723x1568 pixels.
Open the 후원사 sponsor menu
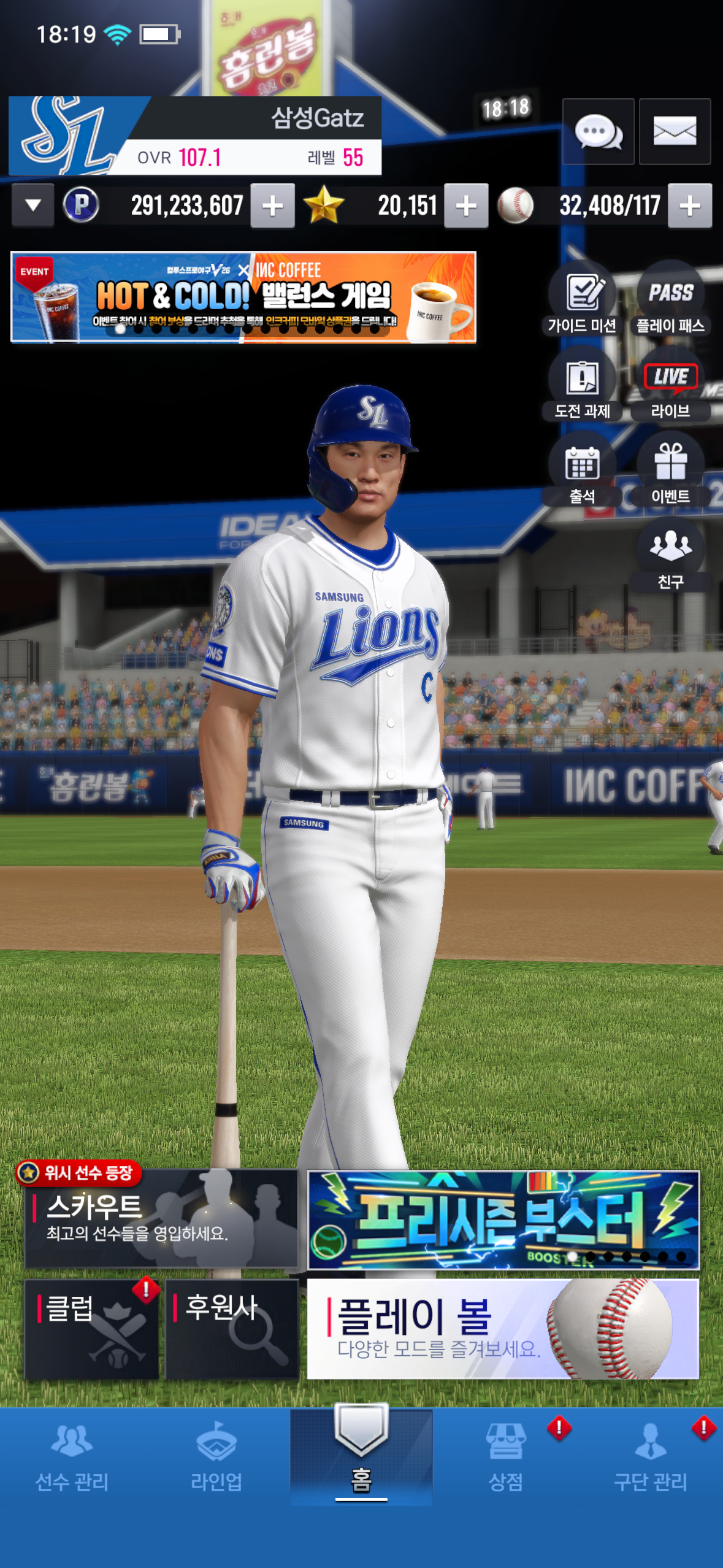[232, 1329]
